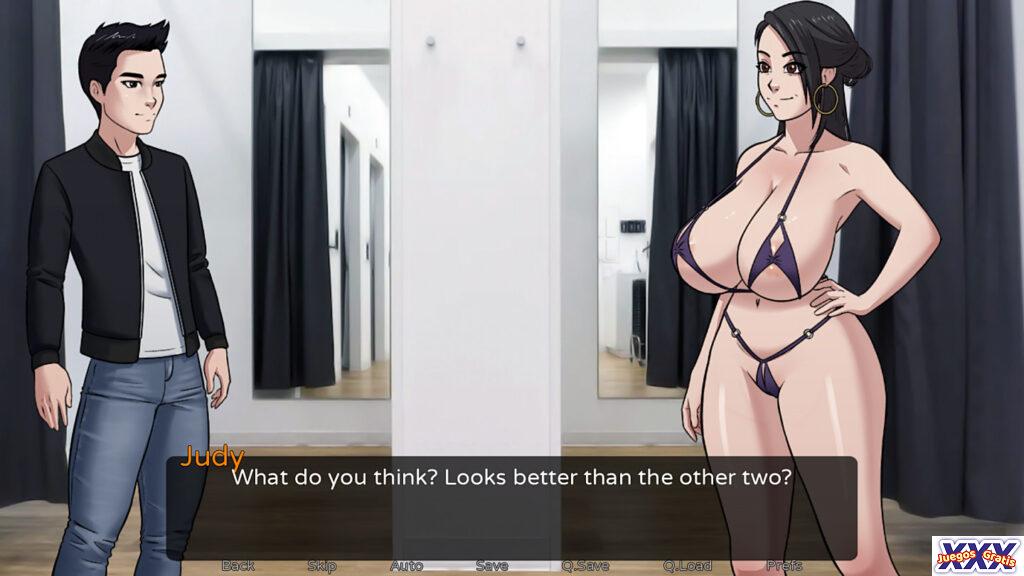Viewport: 1024px width, 576px height.
Task: Open the Save menu
Action: (491, 565)
